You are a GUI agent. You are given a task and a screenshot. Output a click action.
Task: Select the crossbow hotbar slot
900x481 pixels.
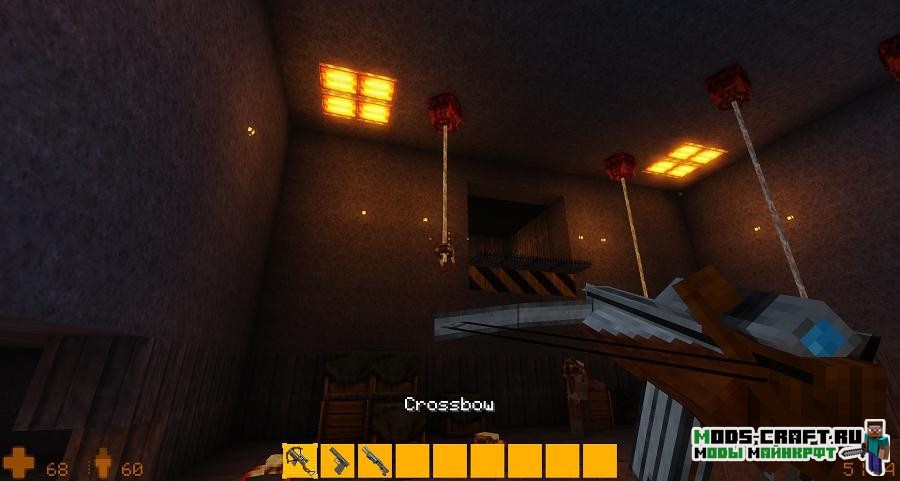300,461
